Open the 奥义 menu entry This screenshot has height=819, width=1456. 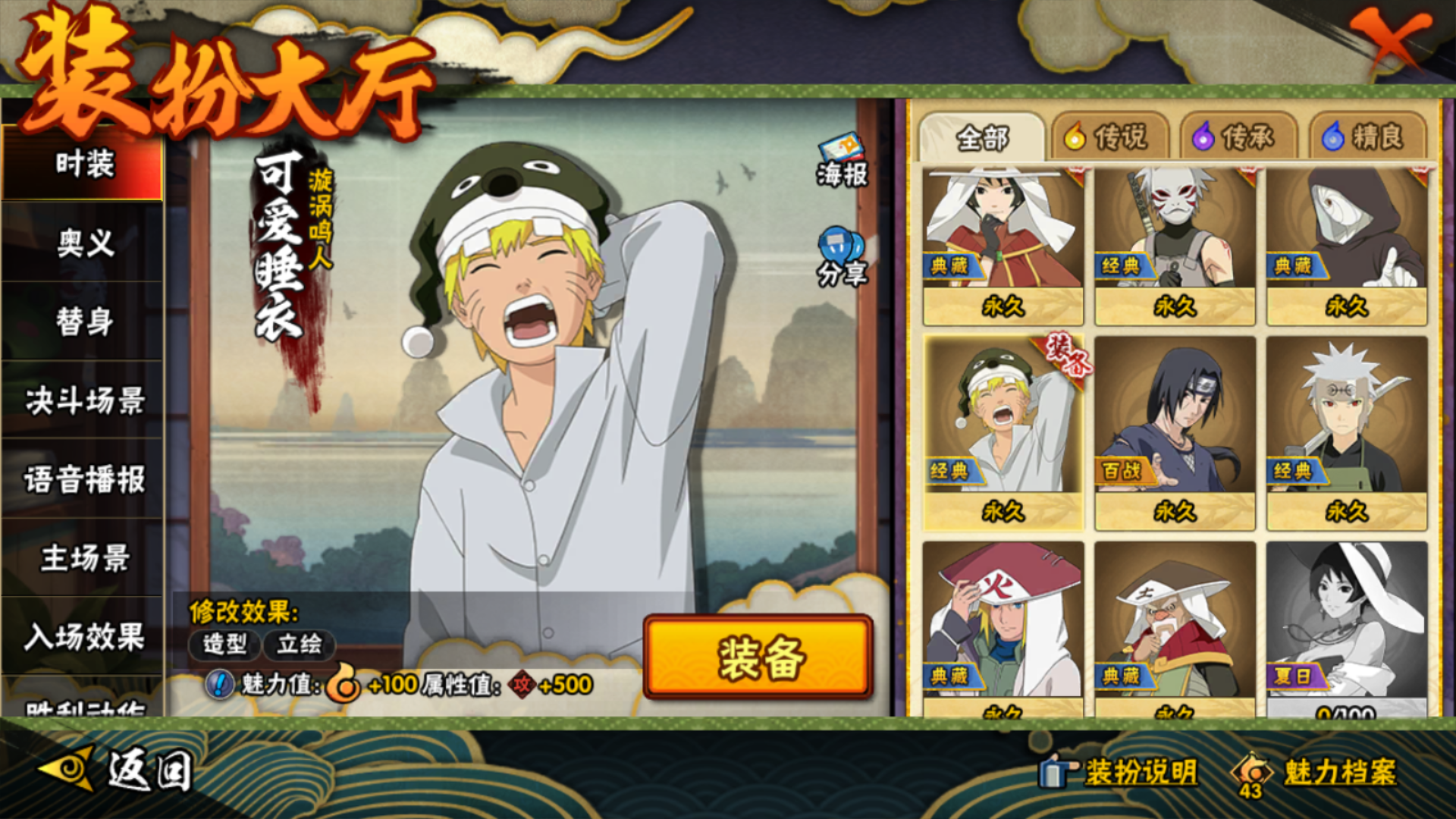click(x=83, y=243)
